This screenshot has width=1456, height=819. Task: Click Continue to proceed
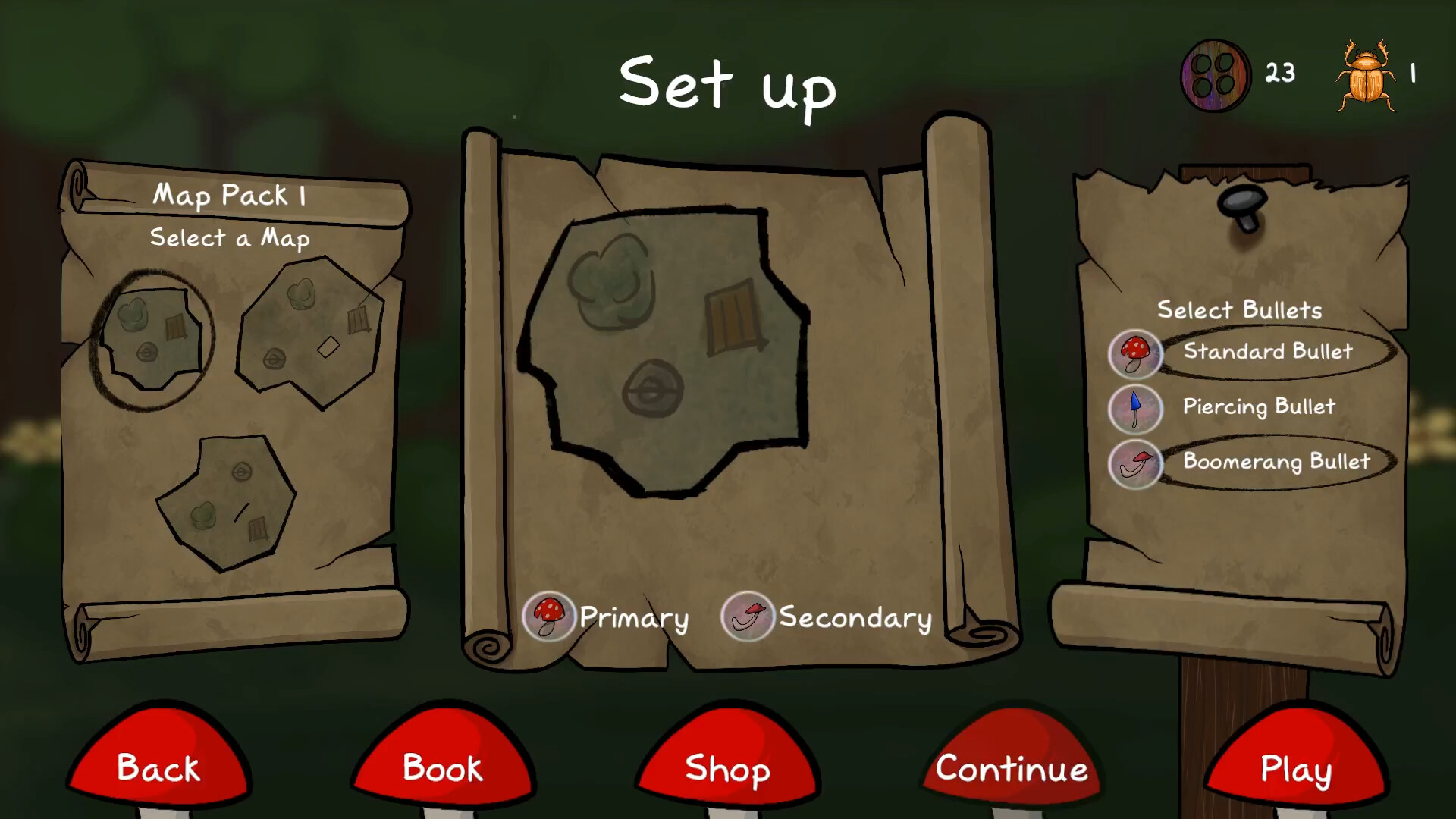pos(1010,768)
